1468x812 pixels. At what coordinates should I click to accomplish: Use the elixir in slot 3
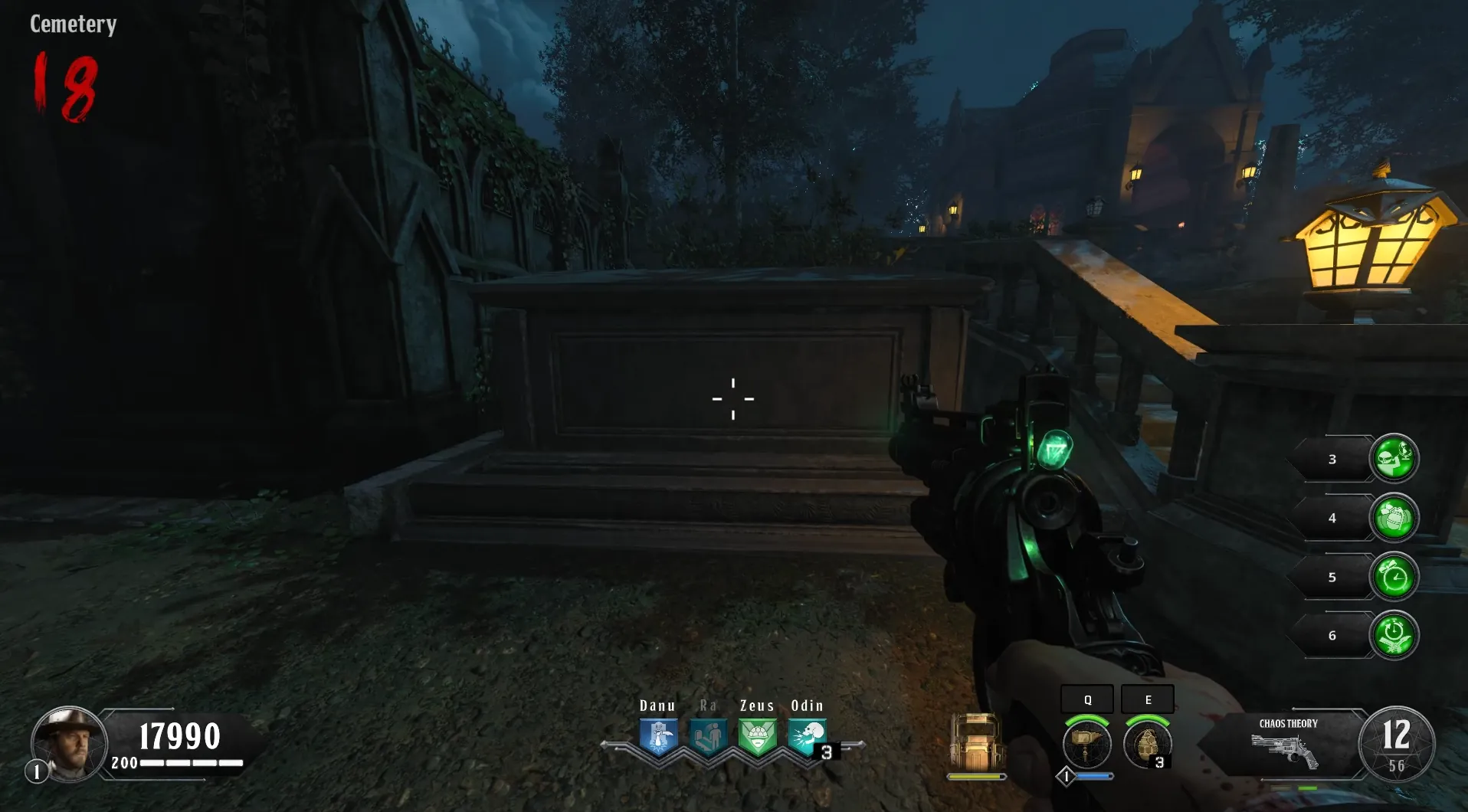[x=1394, y=458]
